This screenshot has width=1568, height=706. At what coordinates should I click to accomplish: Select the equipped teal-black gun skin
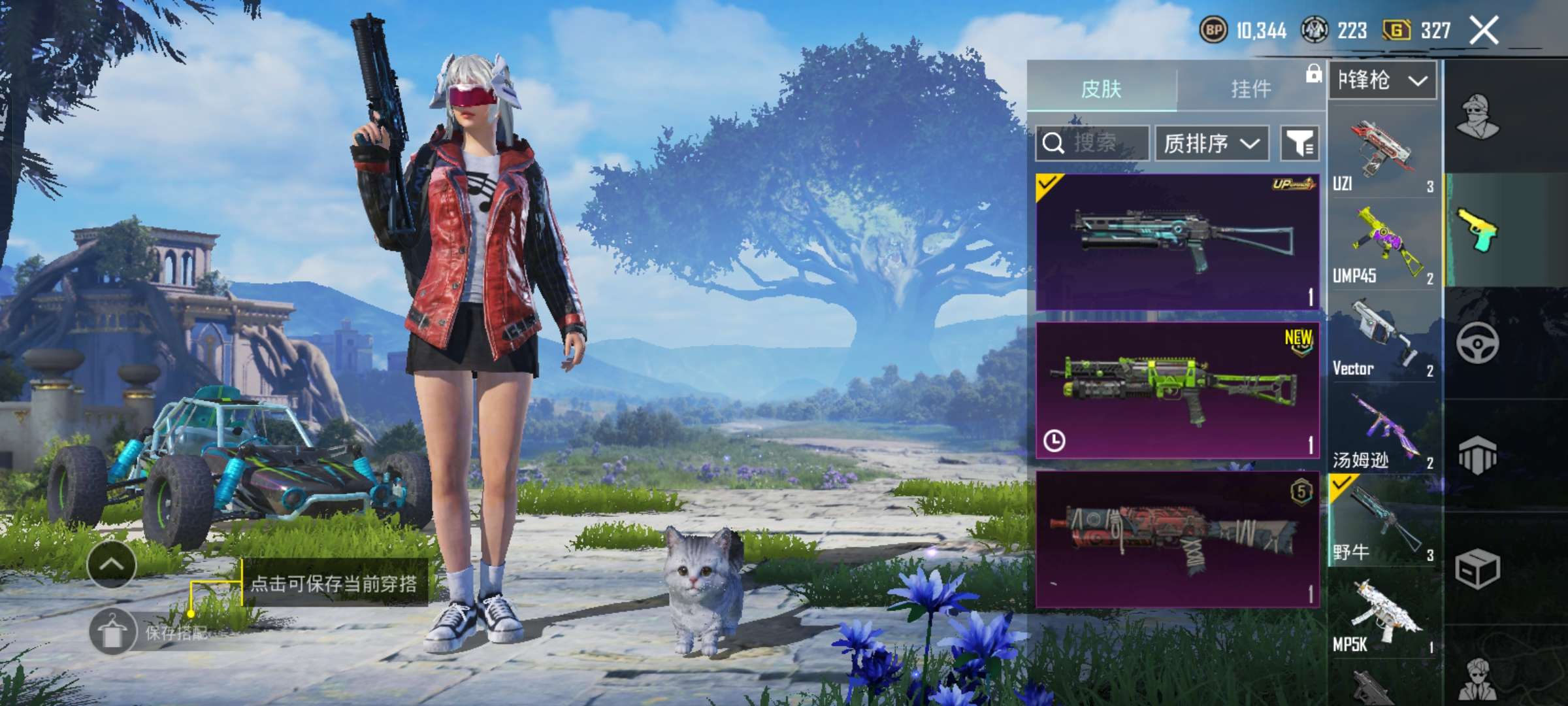[x=1177, y=242]
